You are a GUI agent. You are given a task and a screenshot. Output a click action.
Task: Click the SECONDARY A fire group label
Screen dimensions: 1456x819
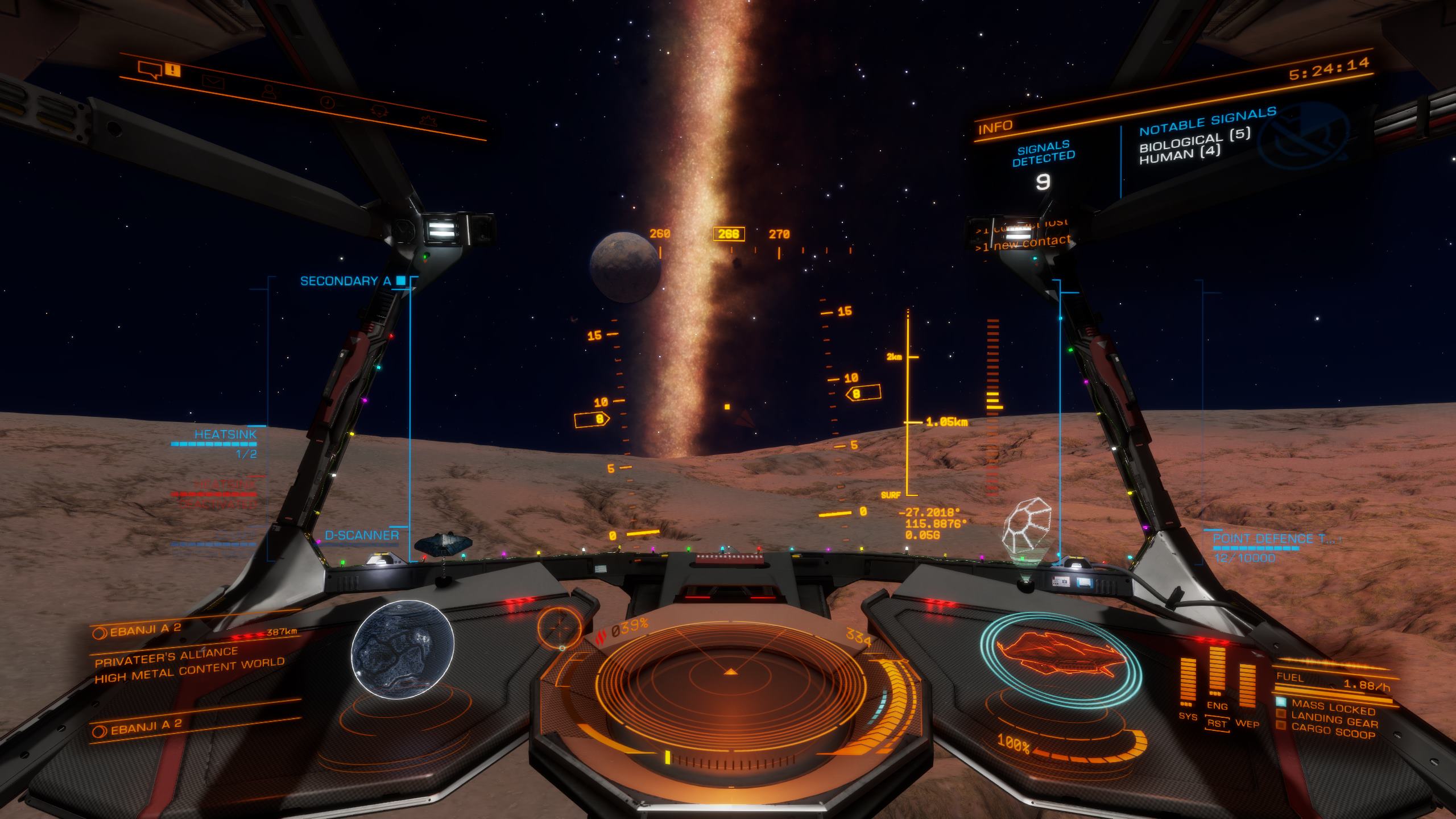(346, 281)
